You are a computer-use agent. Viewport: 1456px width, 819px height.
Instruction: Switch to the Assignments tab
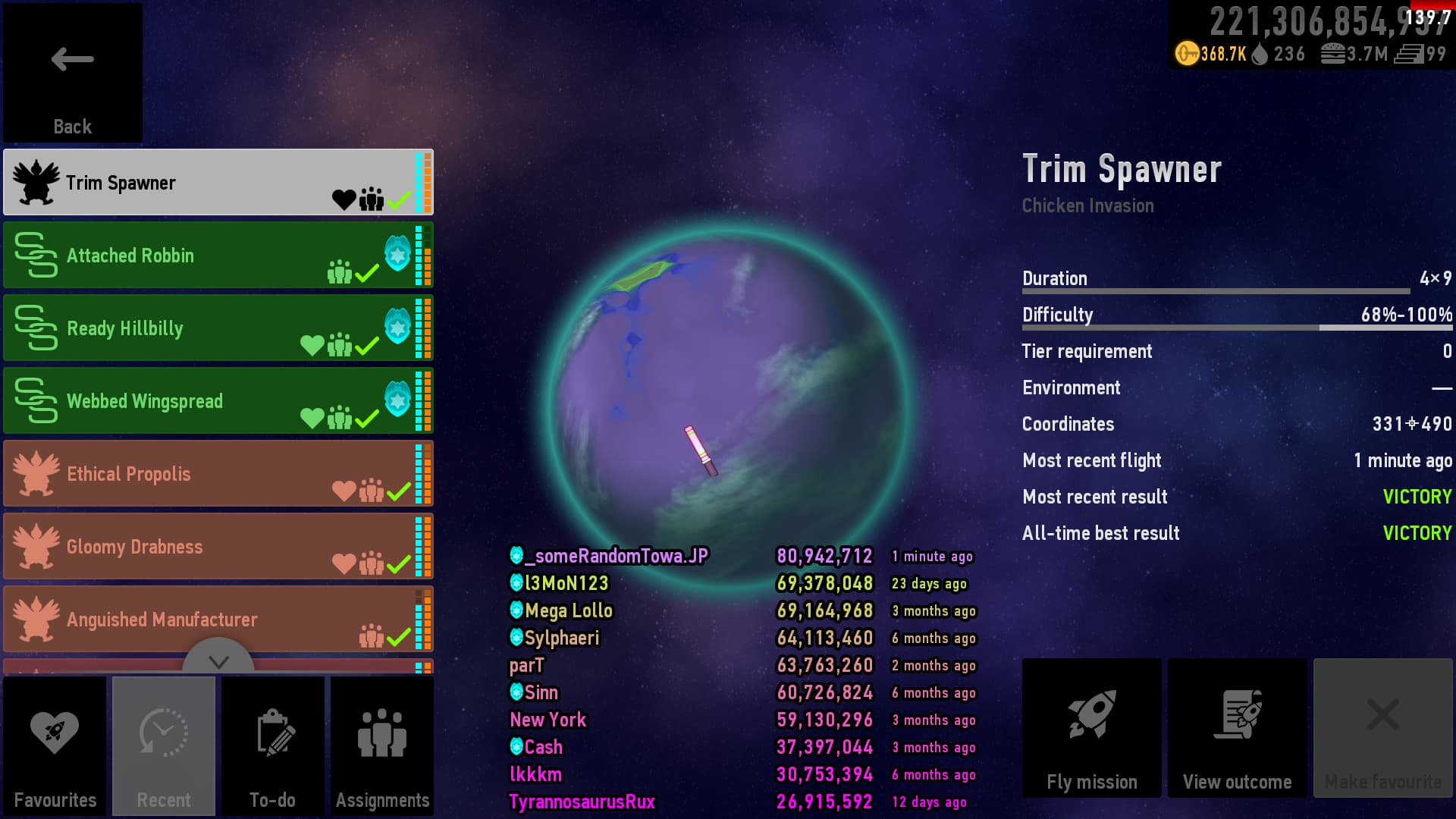point(382,746)
